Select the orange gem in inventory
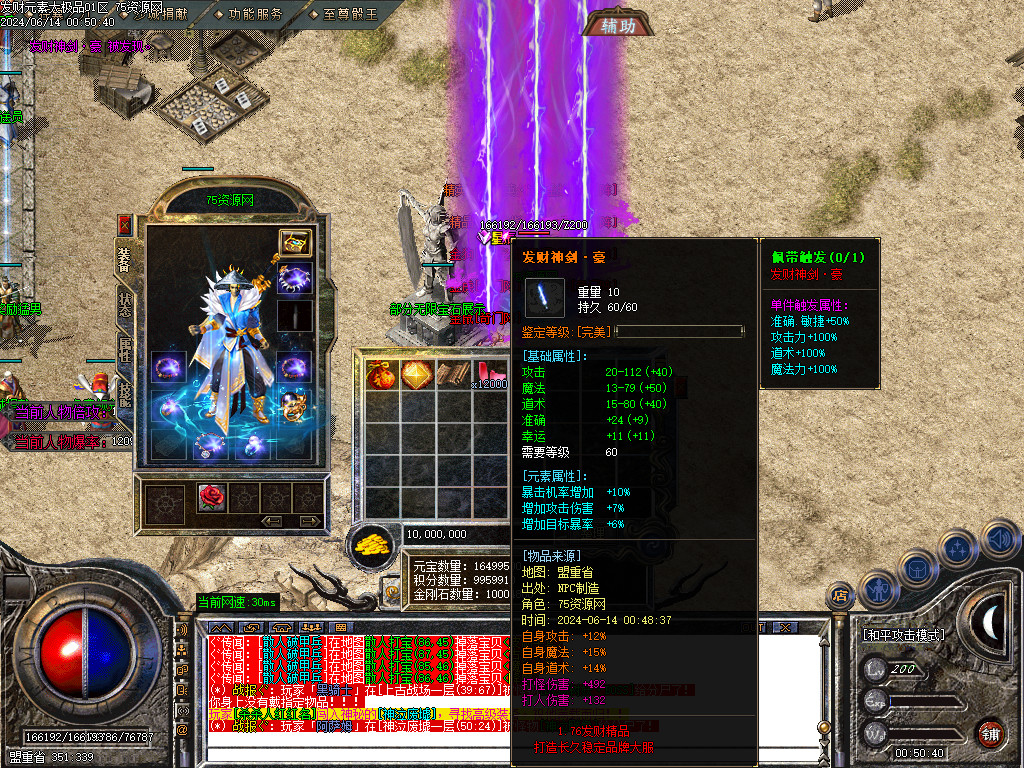 coord(415,374)
